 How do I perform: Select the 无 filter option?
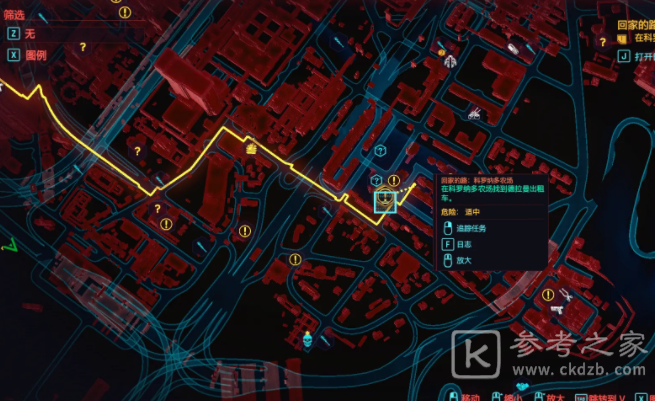pos(29,32)
